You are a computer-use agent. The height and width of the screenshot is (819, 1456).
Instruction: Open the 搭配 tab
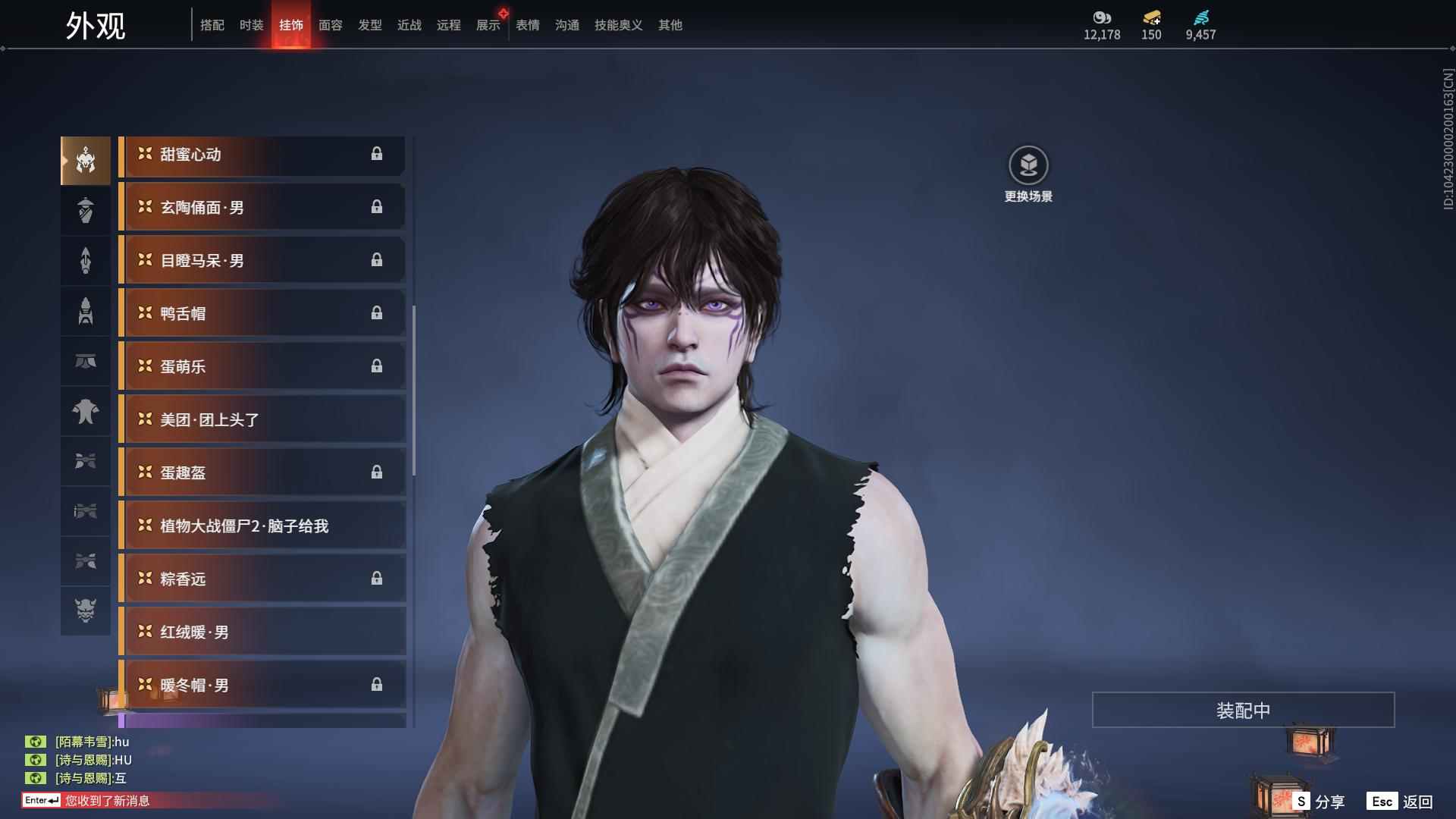[212, 25]
